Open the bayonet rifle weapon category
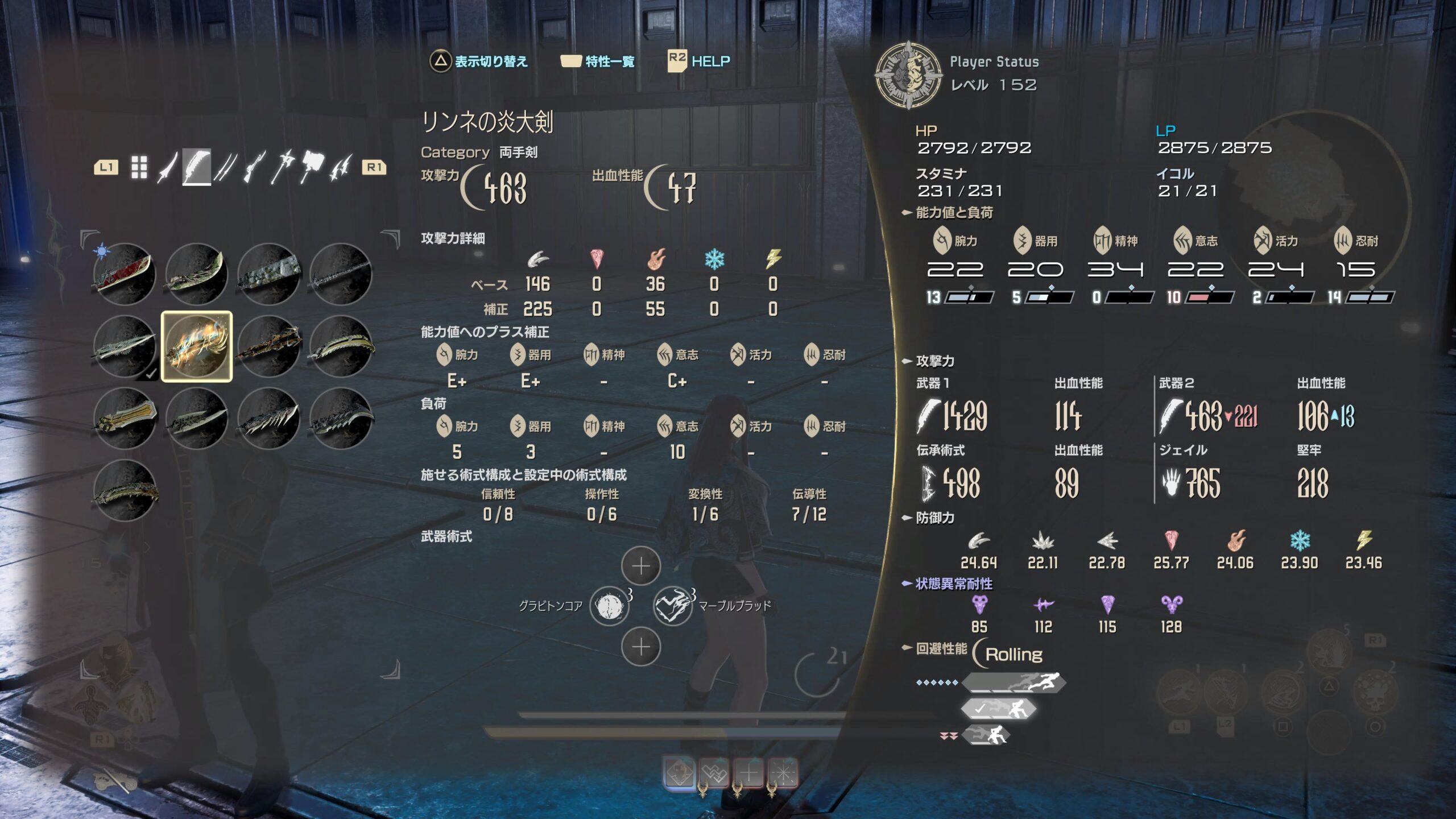The image size is (1456, 819). point(254,167)
